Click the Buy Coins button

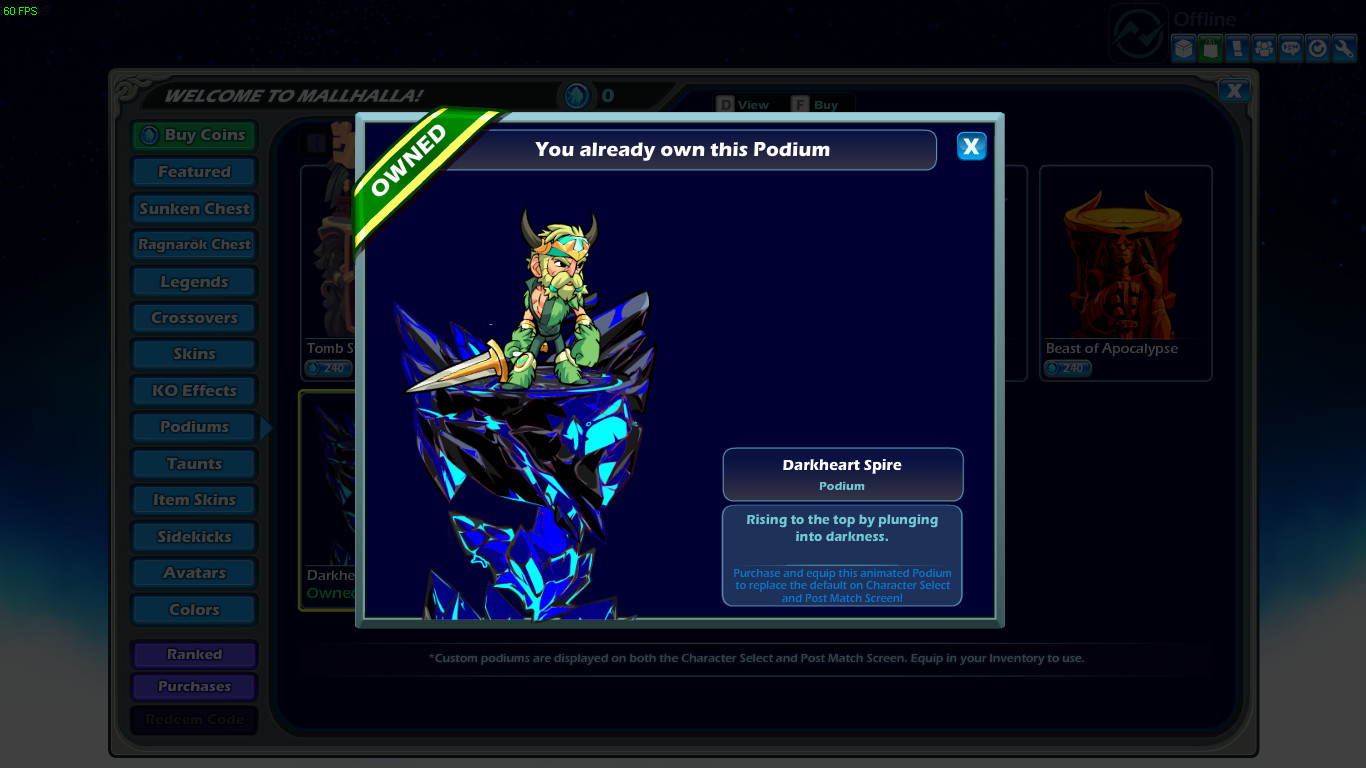coord(193,135)
